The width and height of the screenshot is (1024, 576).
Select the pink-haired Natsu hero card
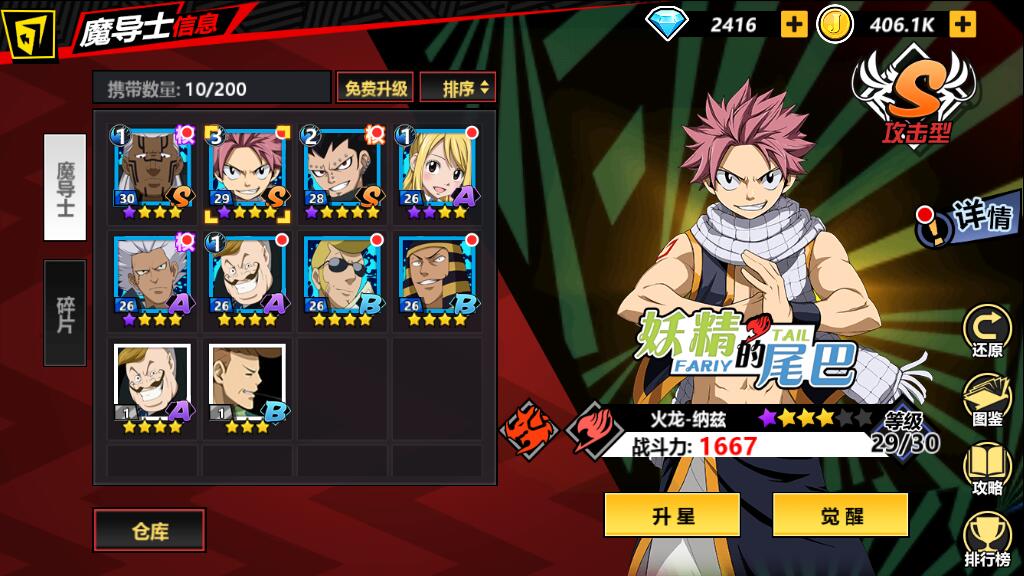click(x=247, y=172)
